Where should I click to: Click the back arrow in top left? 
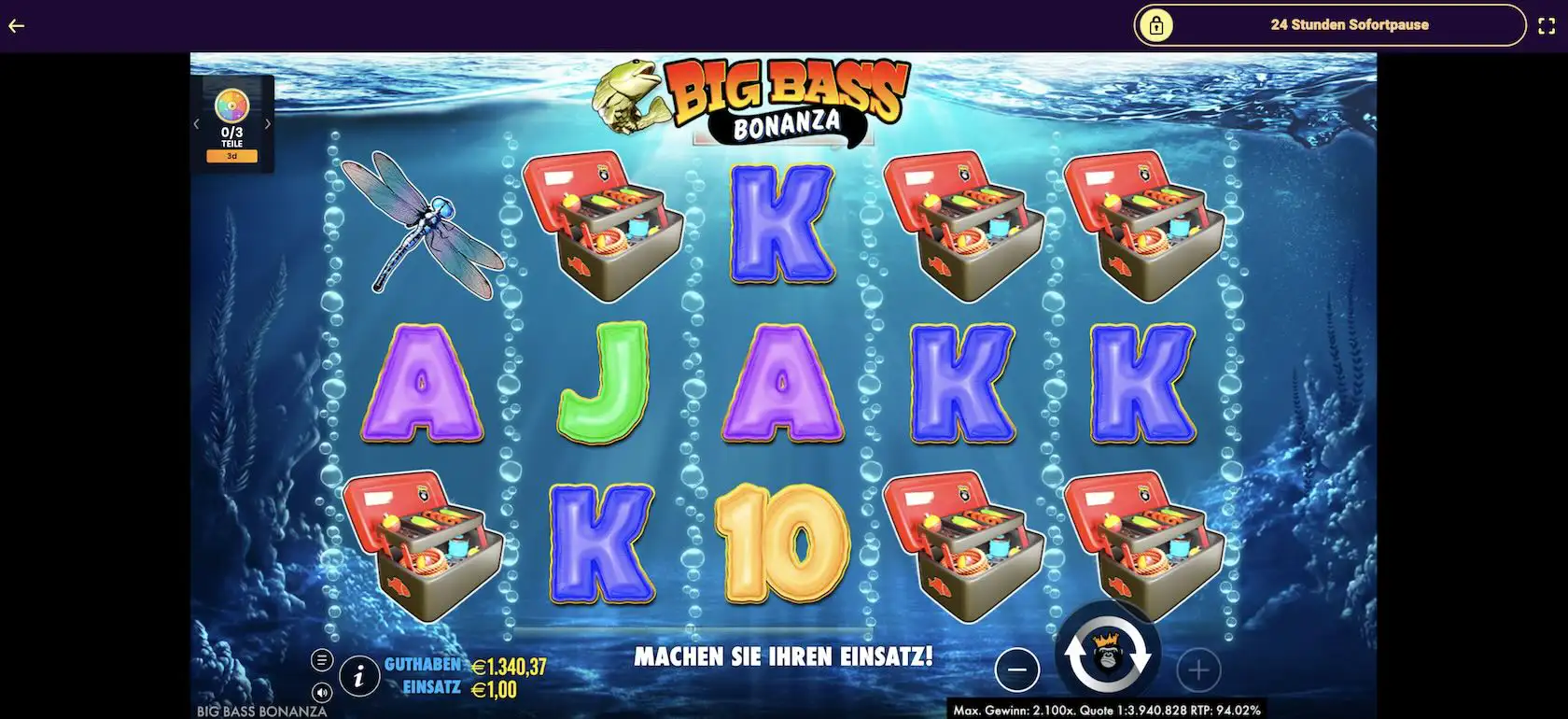15,25
